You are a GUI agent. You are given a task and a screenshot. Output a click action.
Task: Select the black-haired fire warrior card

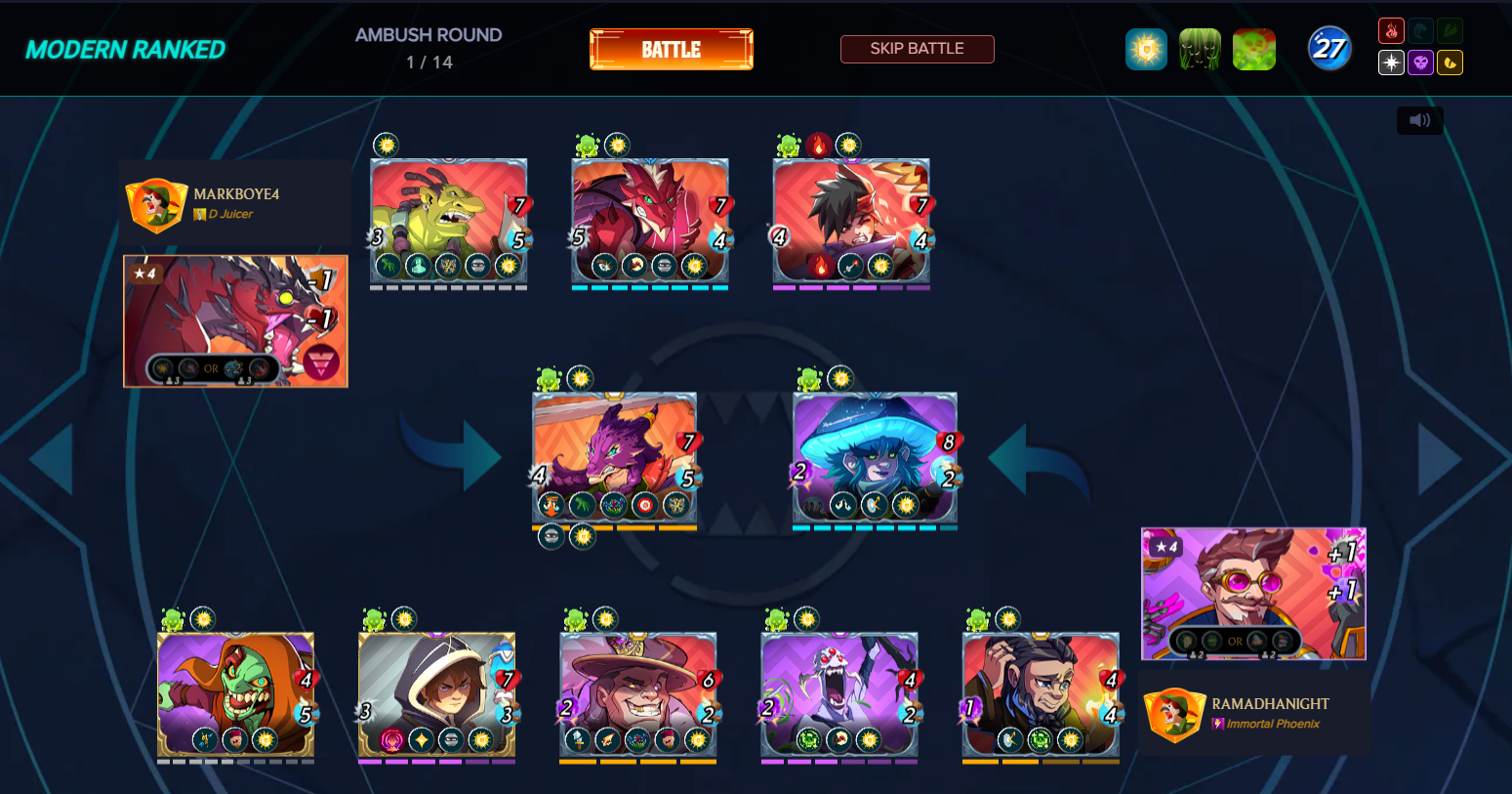(851, 221)
